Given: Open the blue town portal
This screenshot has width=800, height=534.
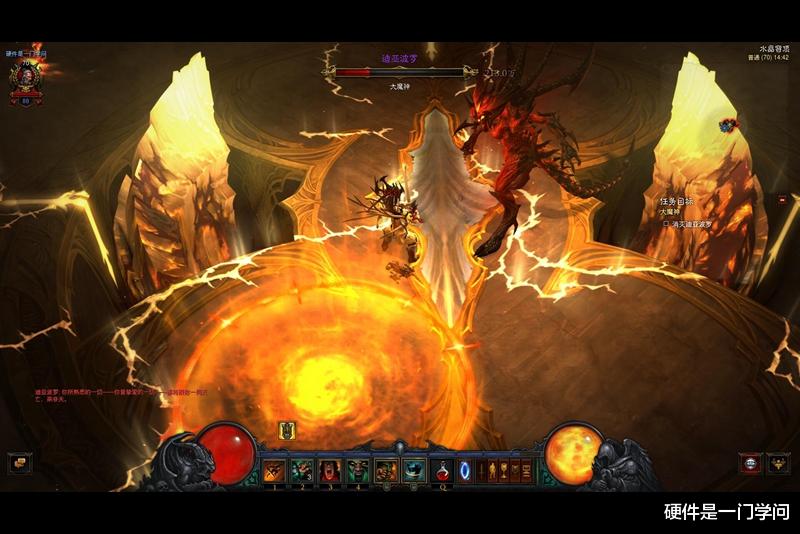Looking at the screenshot, I should click(465, 470).
